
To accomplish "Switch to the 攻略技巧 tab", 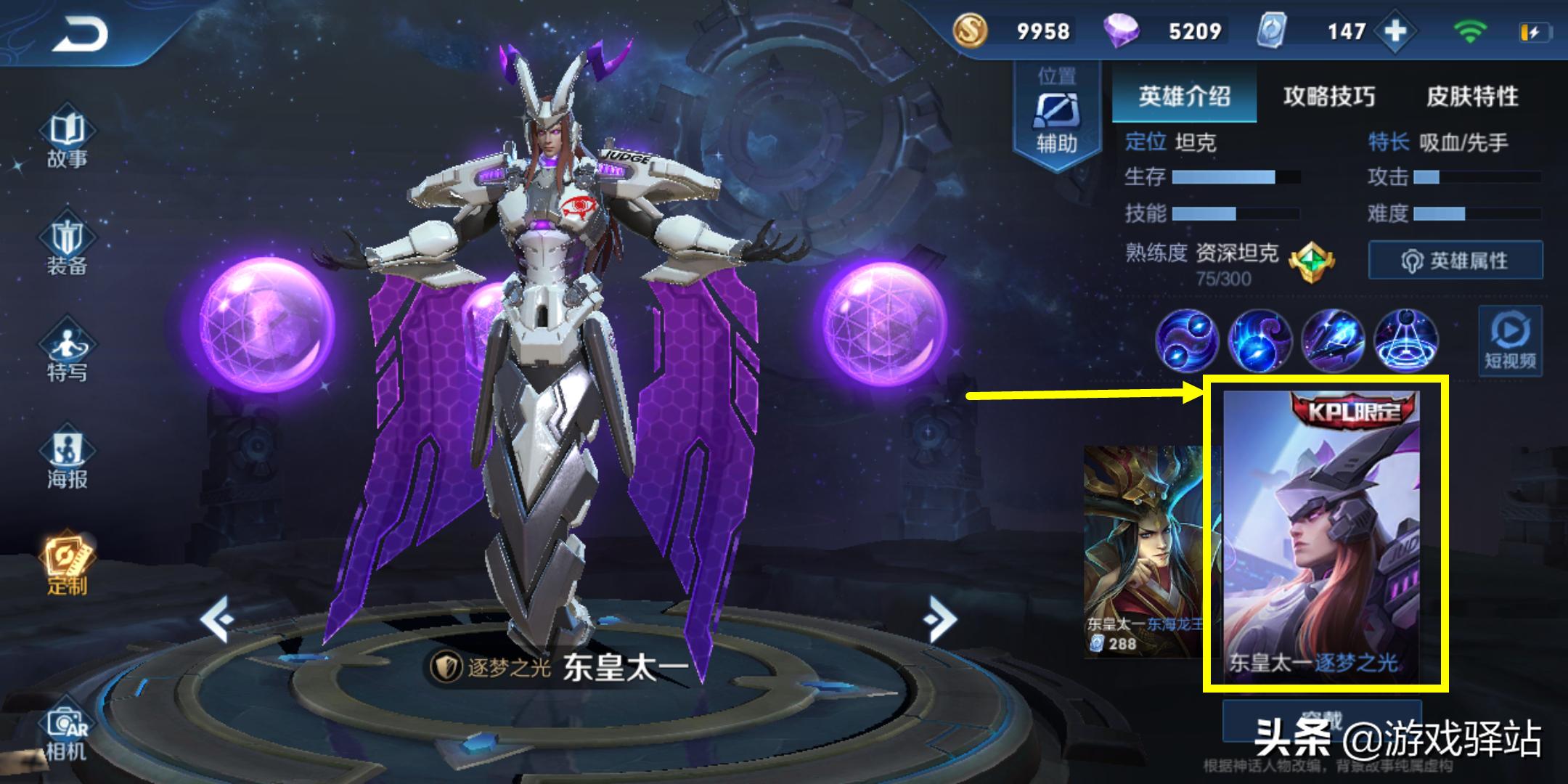I will coord(1328,96).
